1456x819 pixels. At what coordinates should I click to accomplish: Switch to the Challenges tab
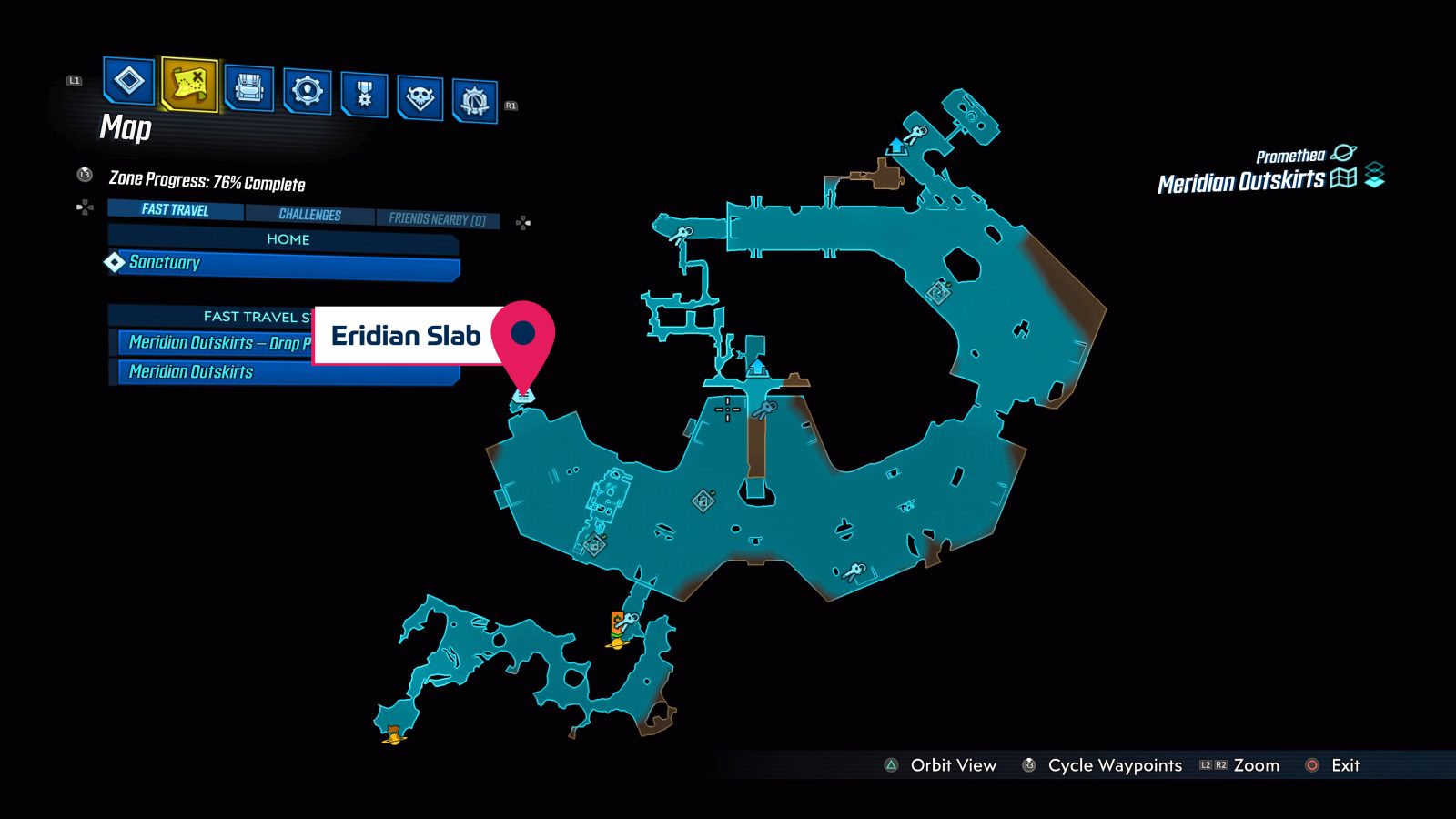(x=310, y=215)
